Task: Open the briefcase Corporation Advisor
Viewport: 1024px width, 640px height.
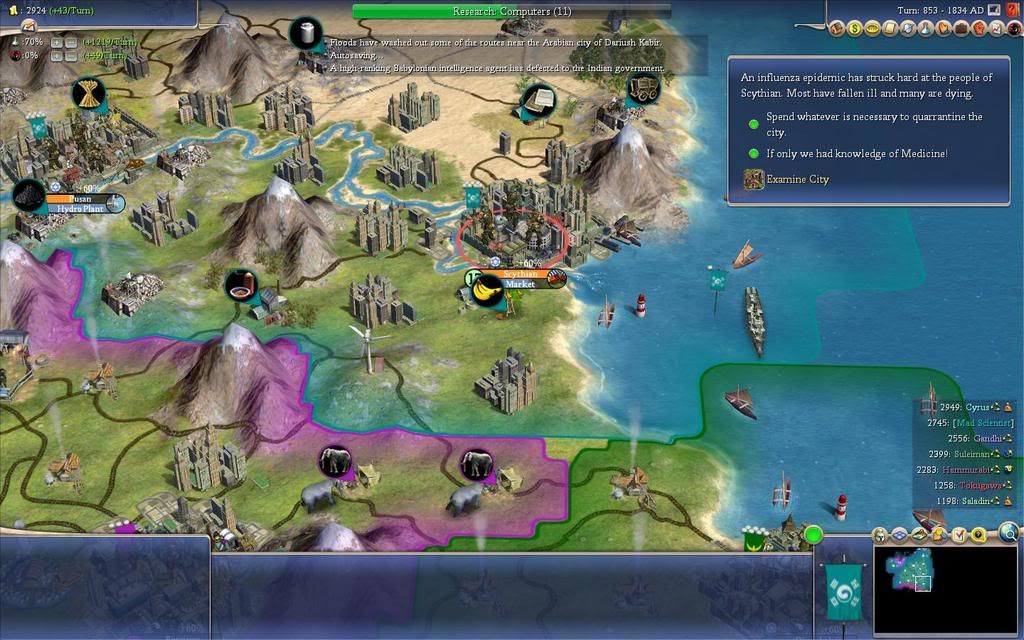Action: (x=963, y=29)
